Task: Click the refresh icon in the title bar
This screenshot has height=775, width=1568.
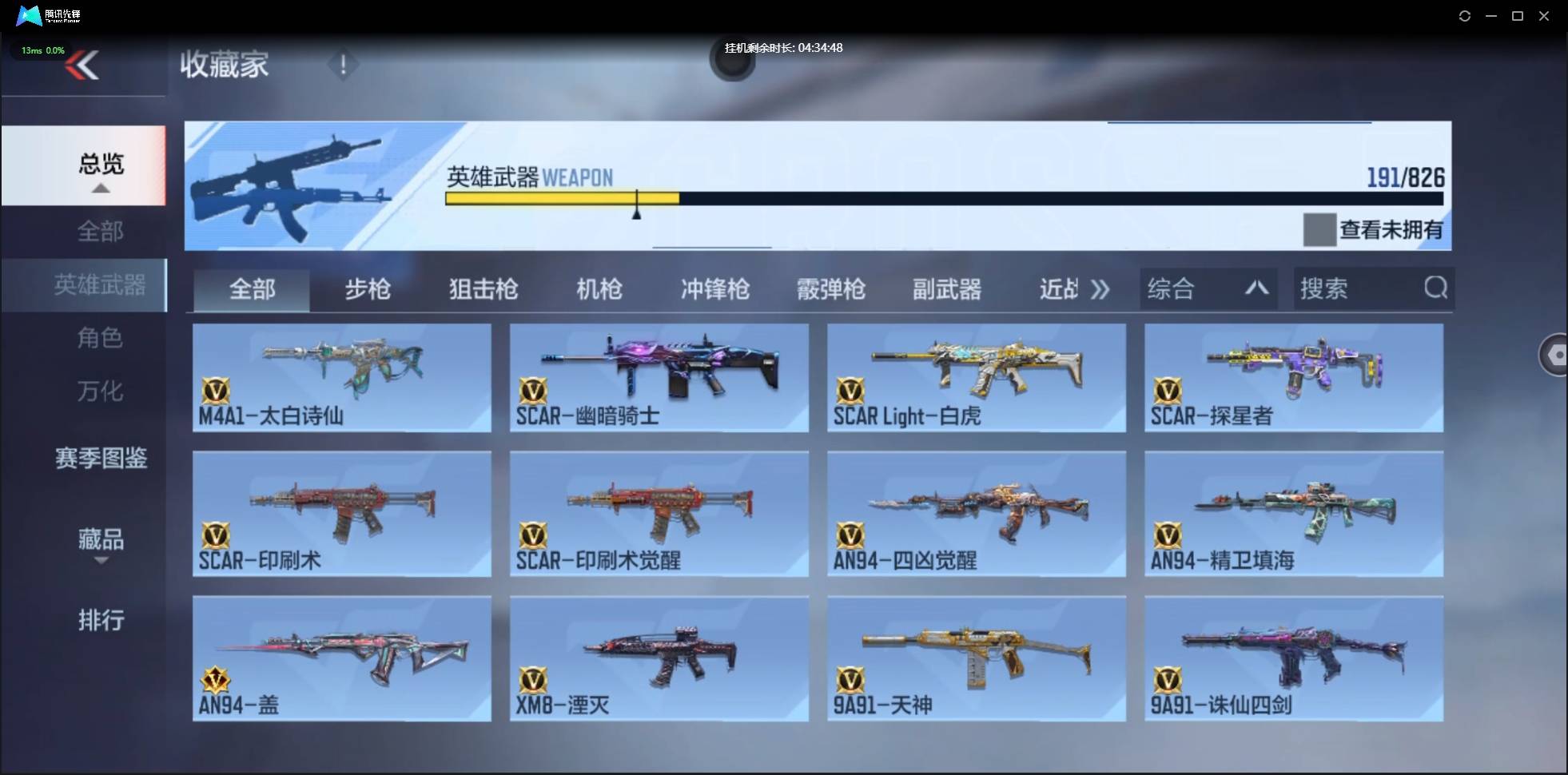Action: pos(1465,16)
